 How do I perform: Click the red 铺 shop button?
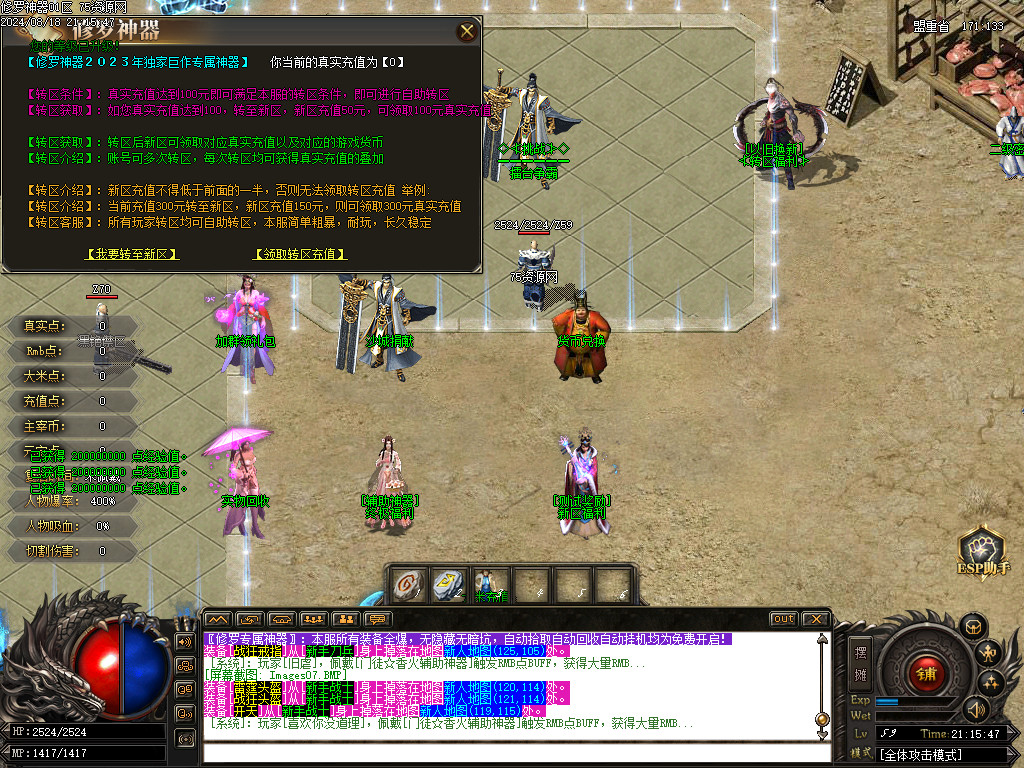(925, 672)
